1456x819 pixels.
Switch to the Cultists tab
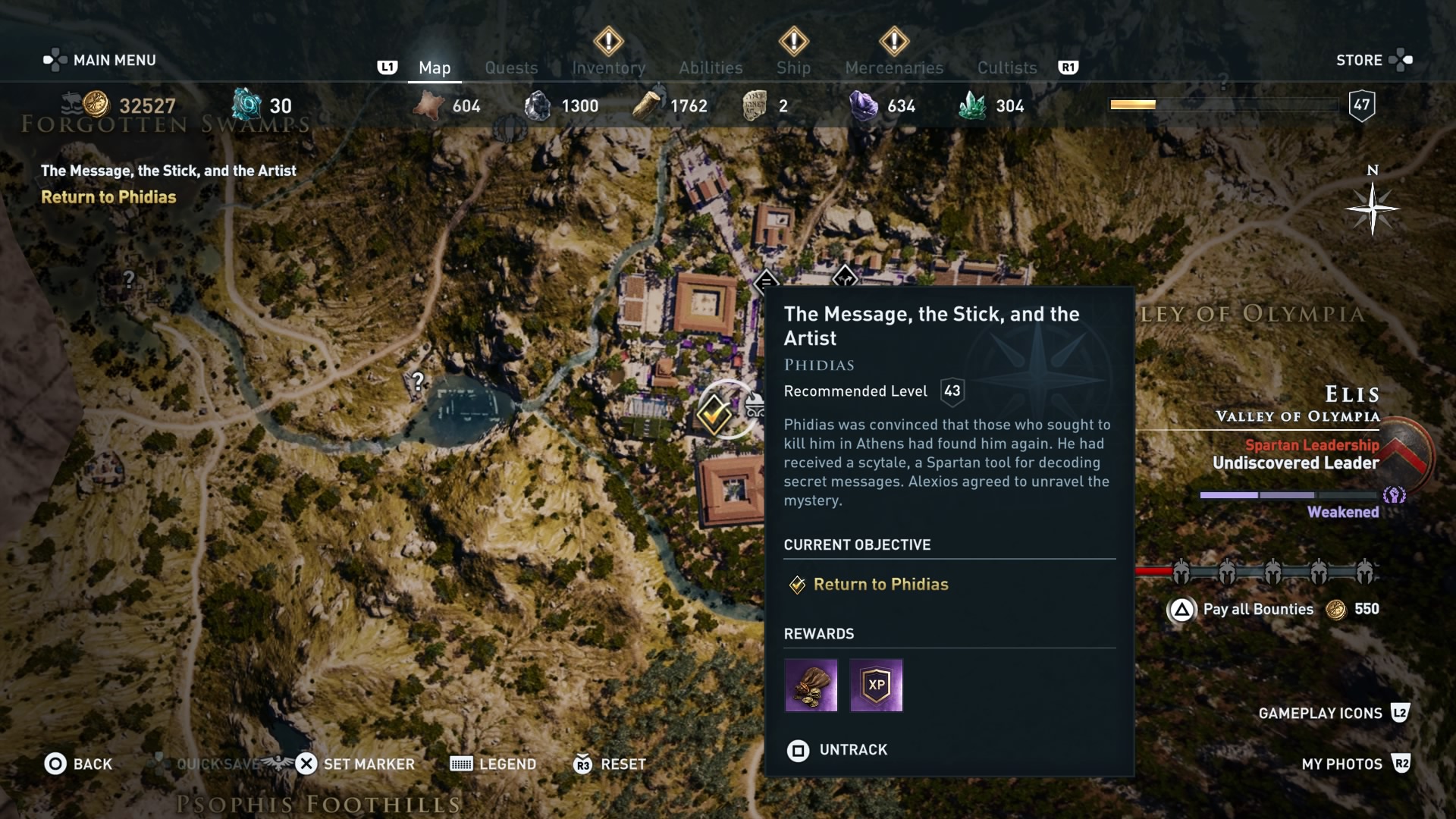[1006, 67]
